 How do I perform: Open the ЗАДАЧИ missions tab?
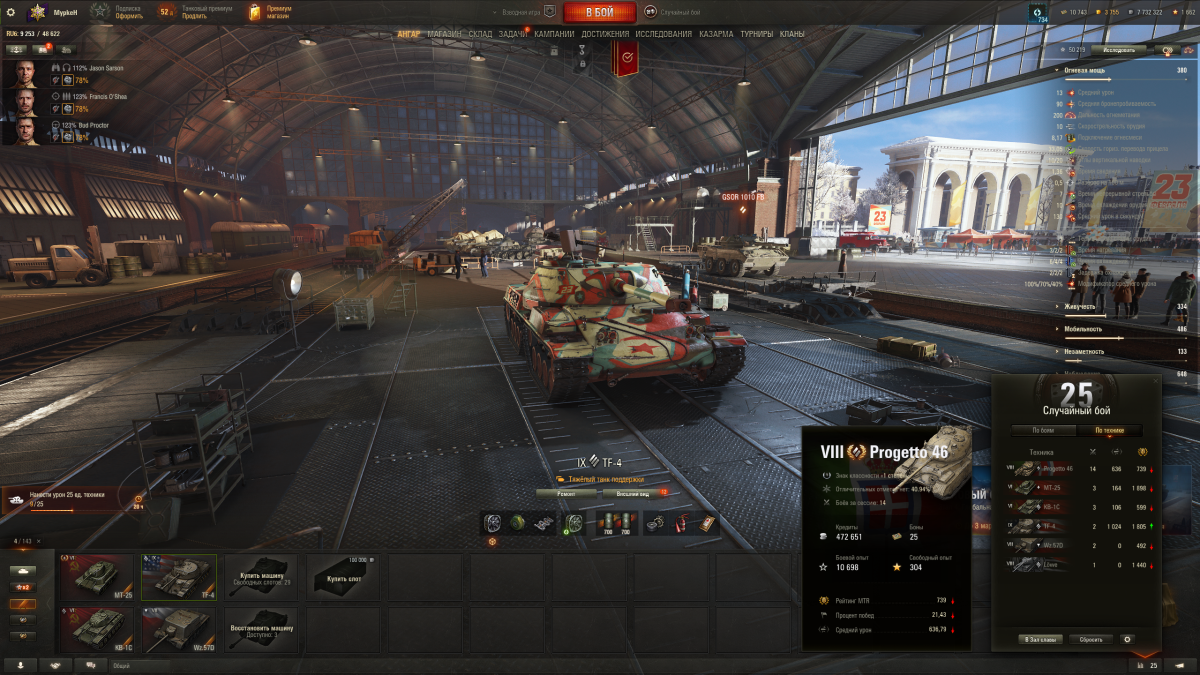513,34
